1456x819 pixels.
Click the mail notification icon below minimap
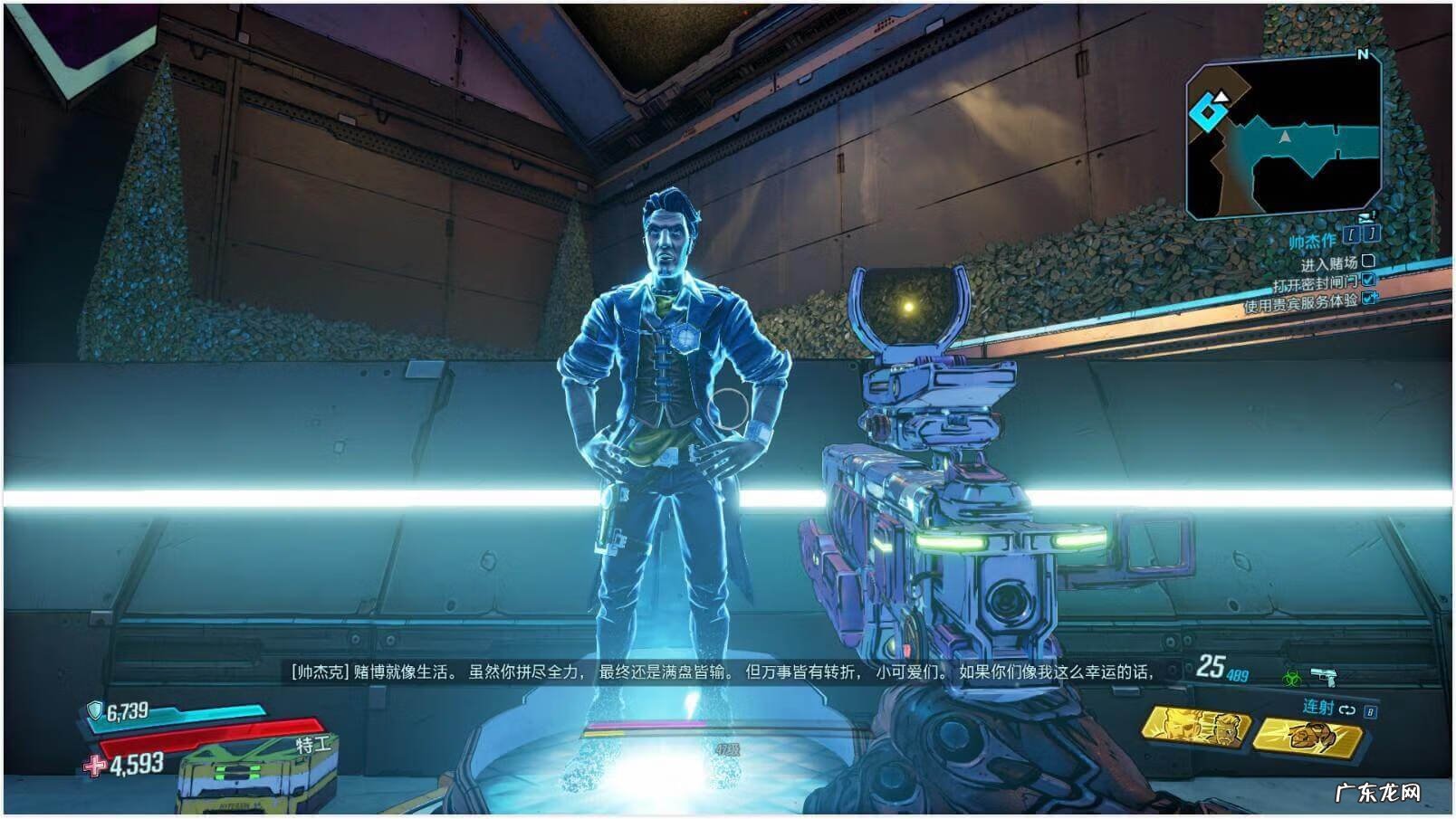click(1365, 217)
